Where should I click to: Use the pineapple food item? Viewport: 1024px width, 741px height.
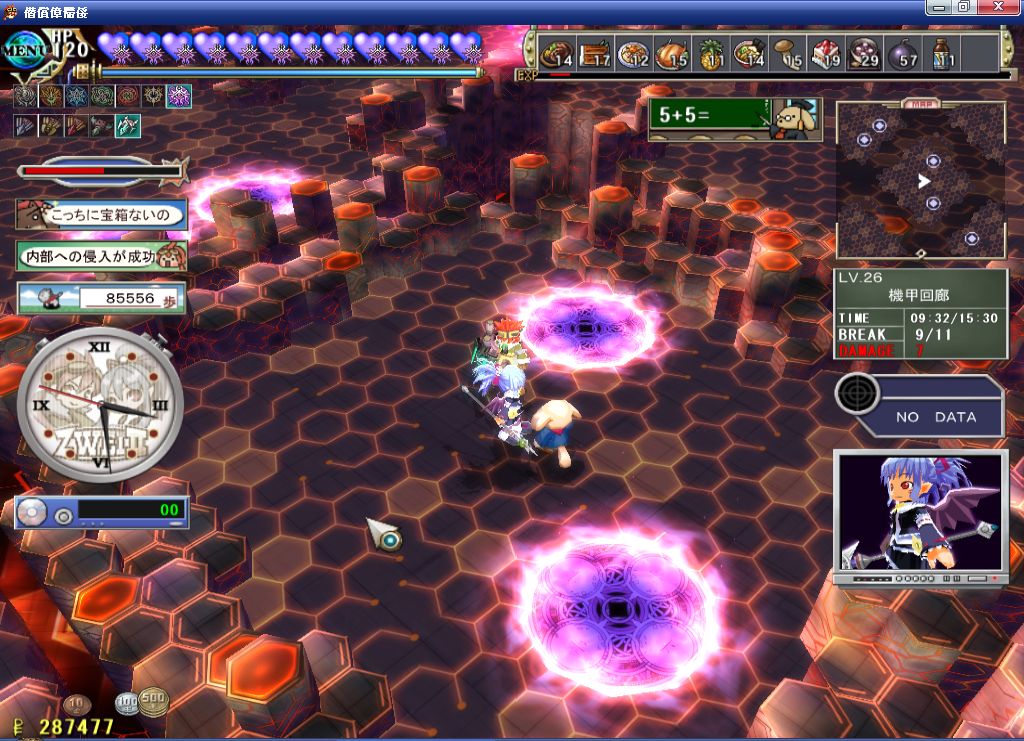(710, 53)
